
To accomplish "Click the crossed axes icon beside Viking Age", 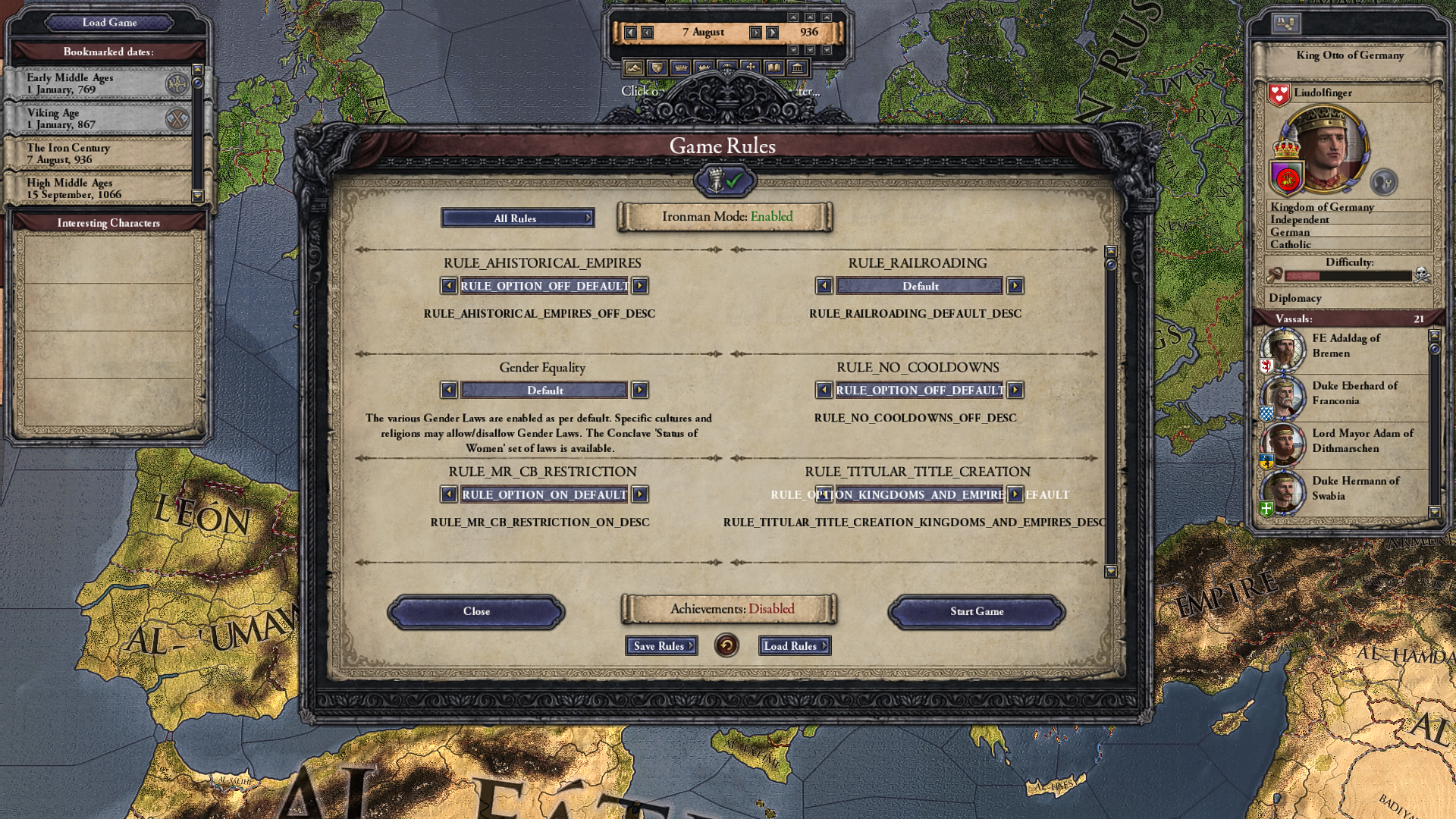I will point(177,118).
